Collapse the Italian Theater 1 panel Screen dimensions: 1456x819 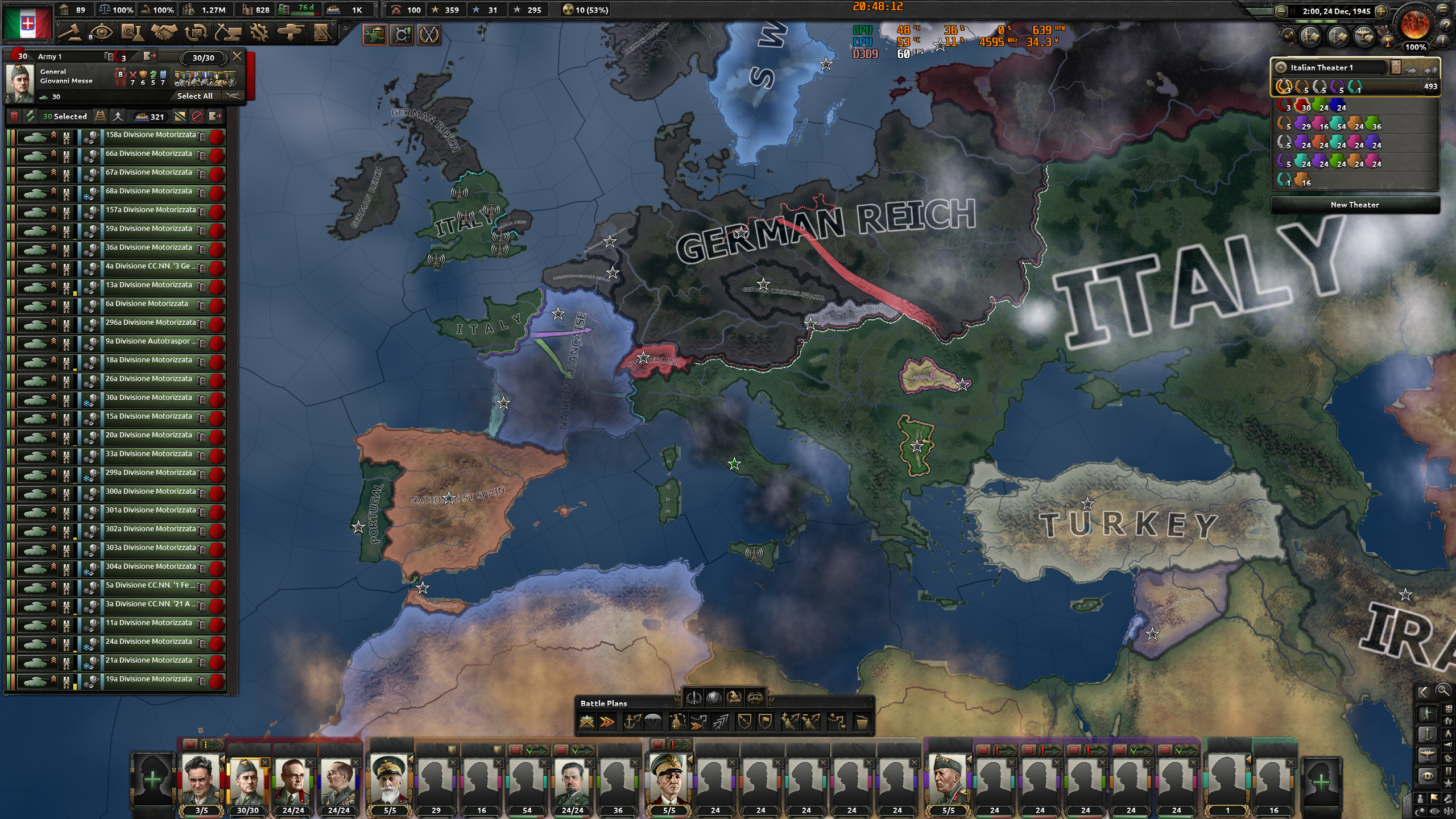(1431, 70)
